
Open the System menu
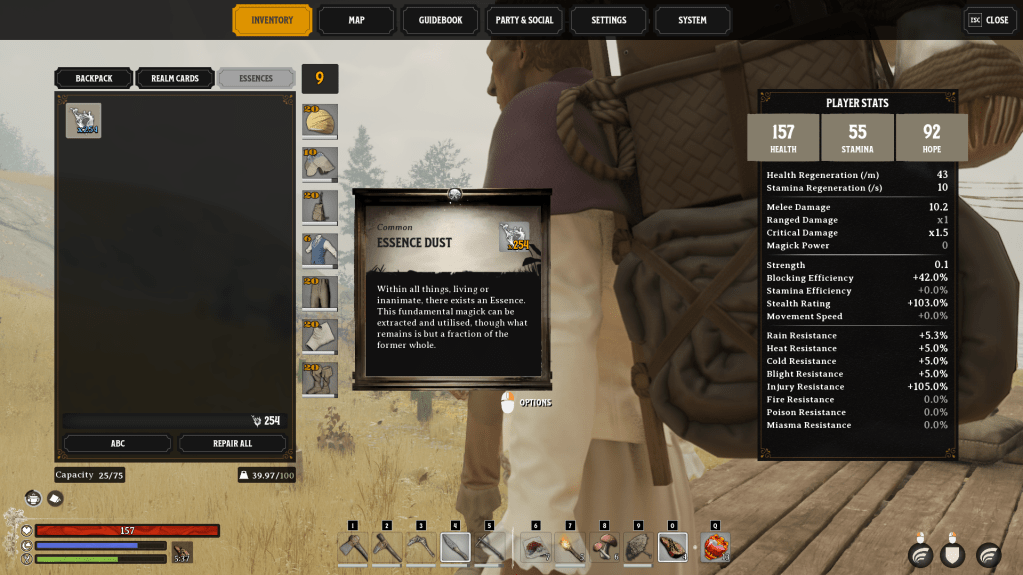pos(692,20)
